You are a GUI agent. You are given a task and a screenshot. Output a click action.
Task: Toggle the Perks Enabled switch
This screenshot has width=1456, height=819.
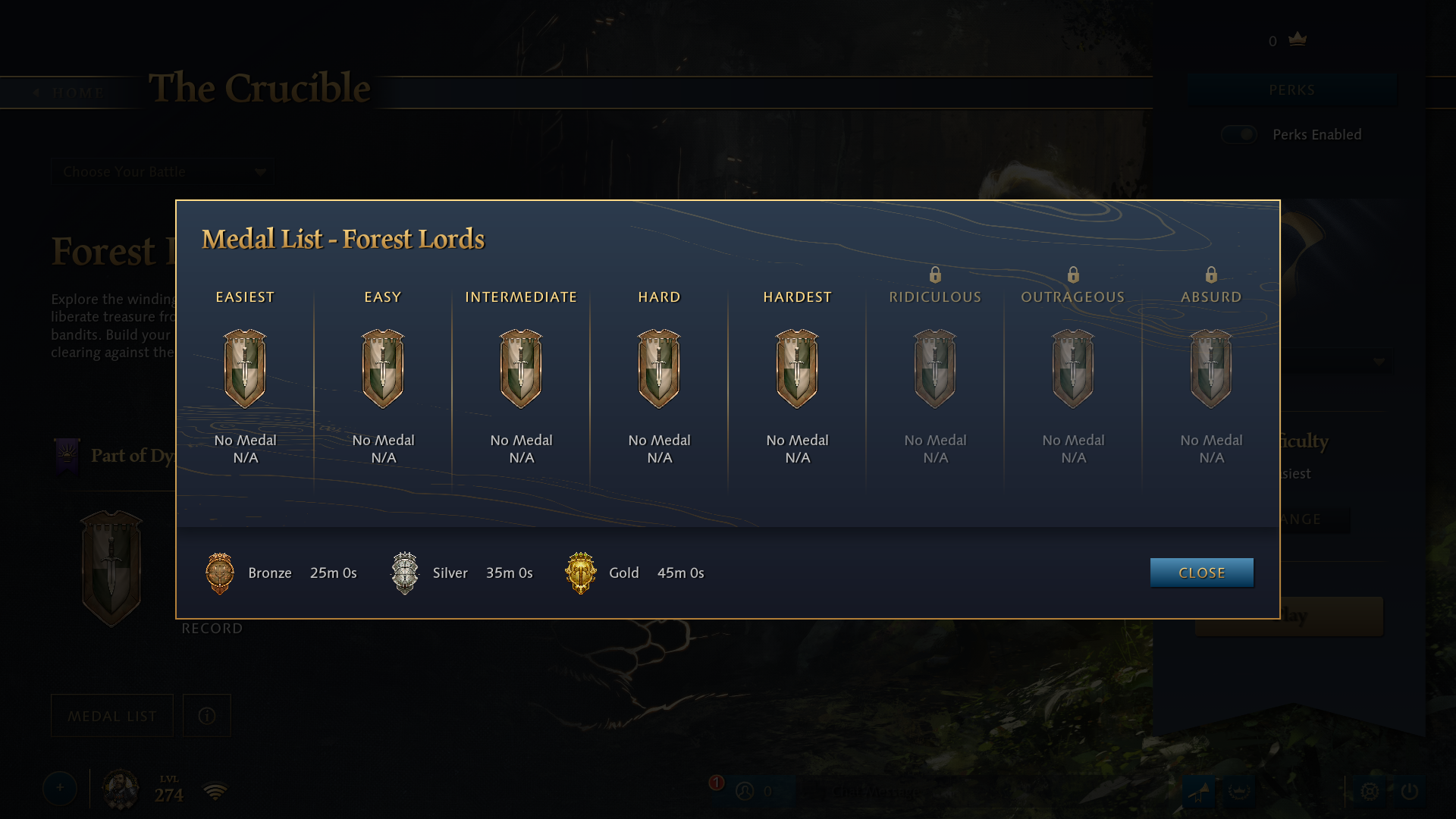click(1239, 134)
